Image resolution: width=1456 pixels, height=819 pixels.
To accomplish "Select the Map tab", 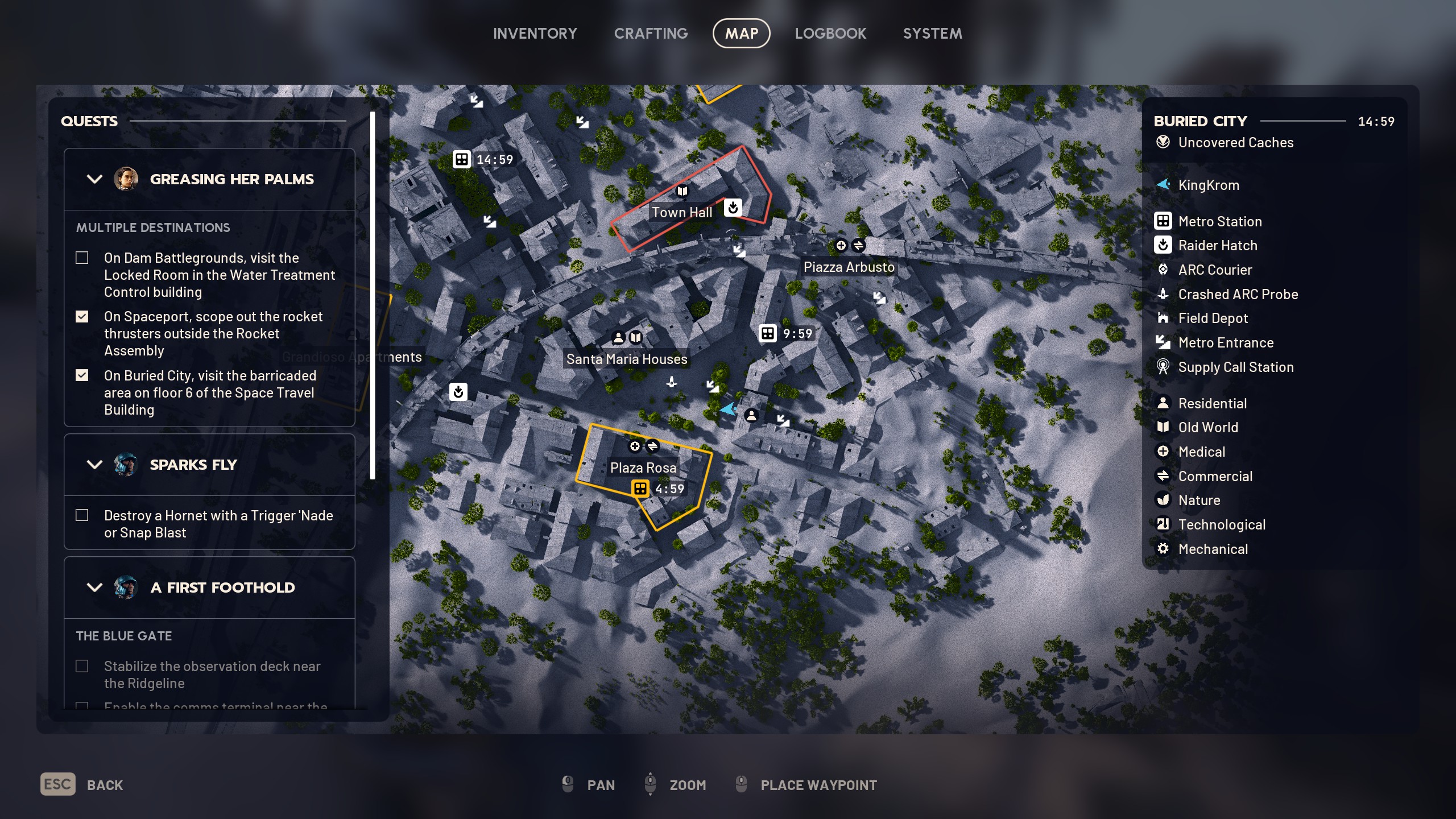I will tap(741, 34).
